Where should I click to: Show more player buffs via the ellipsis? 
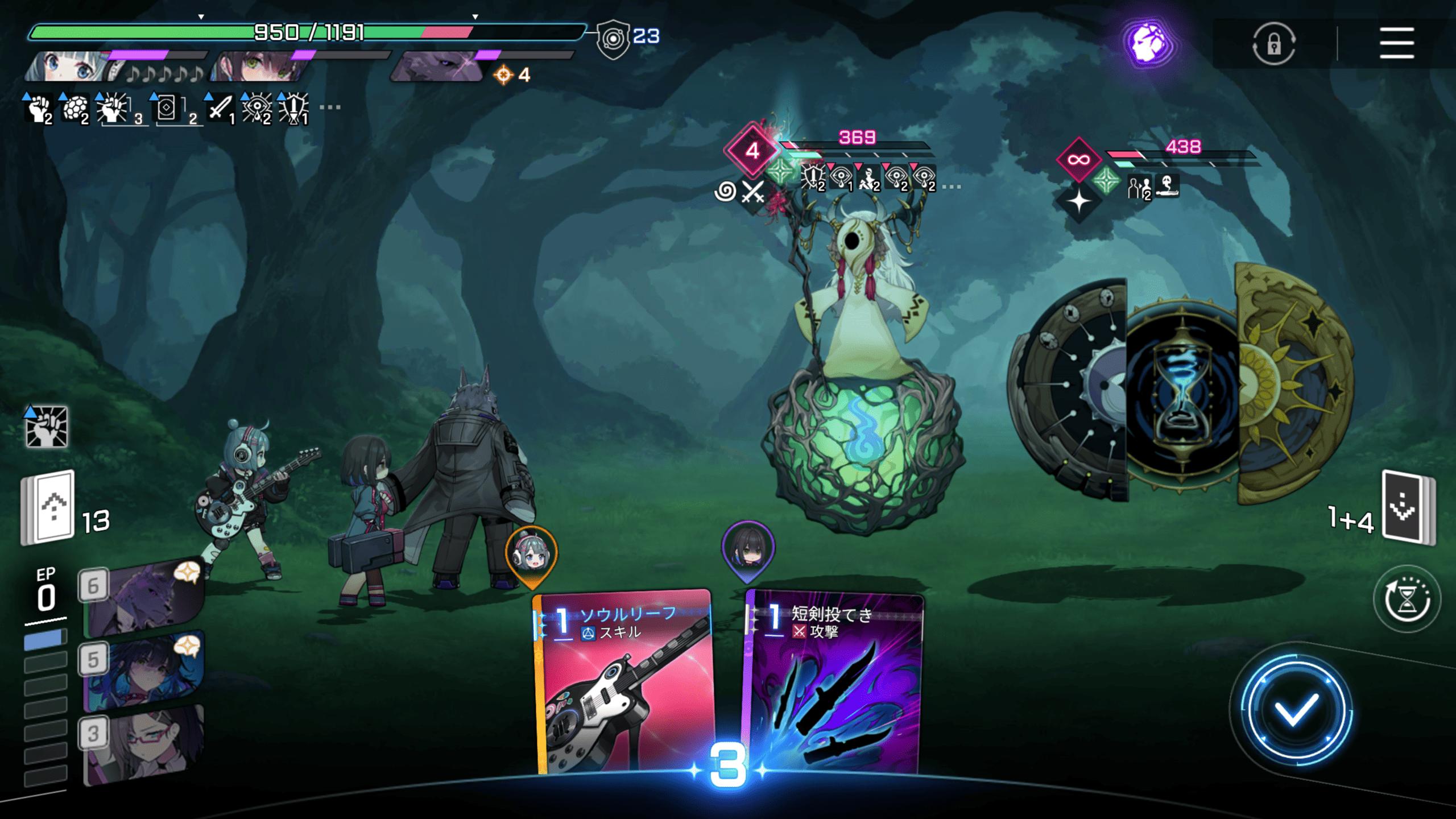pos(330,107)
